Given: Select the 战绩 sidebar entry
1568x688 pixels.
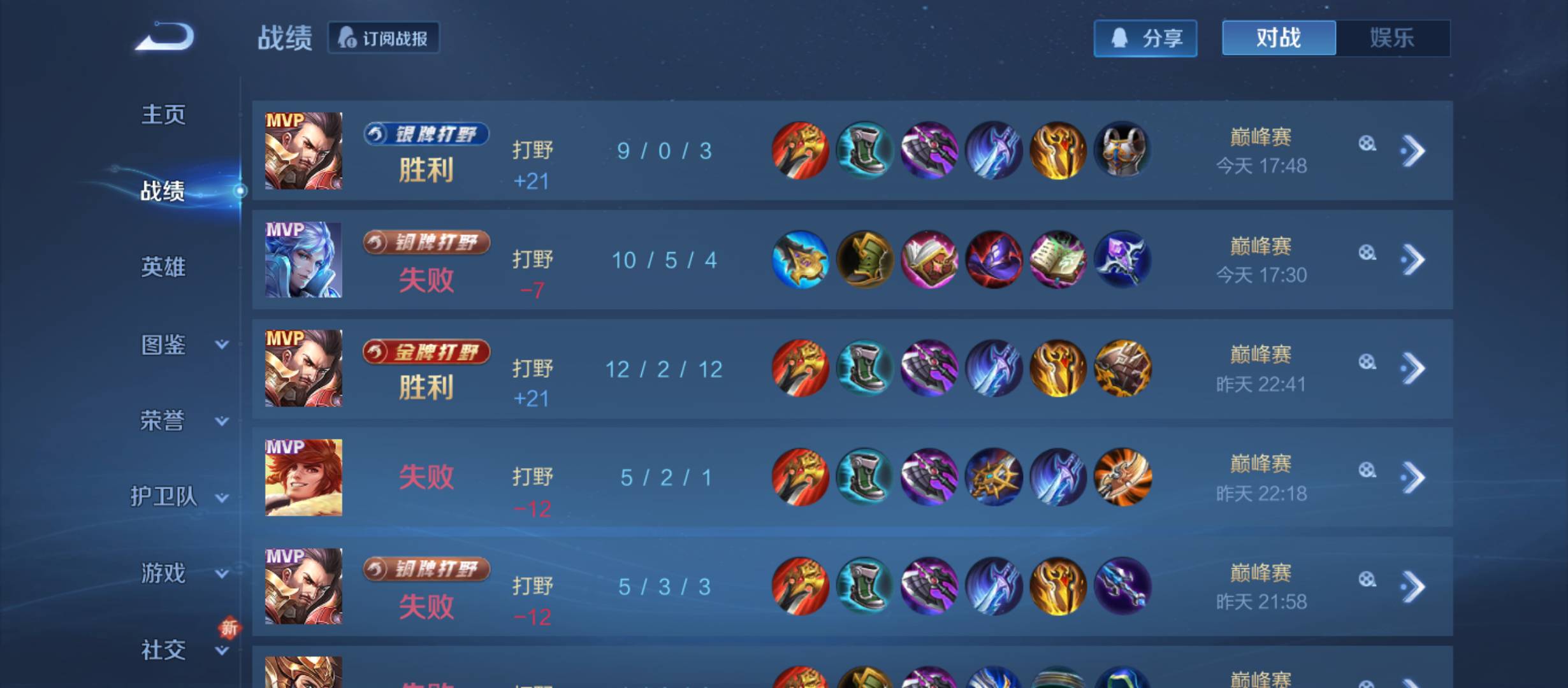Looking at the screenshot, I should [x=163, y=190].
